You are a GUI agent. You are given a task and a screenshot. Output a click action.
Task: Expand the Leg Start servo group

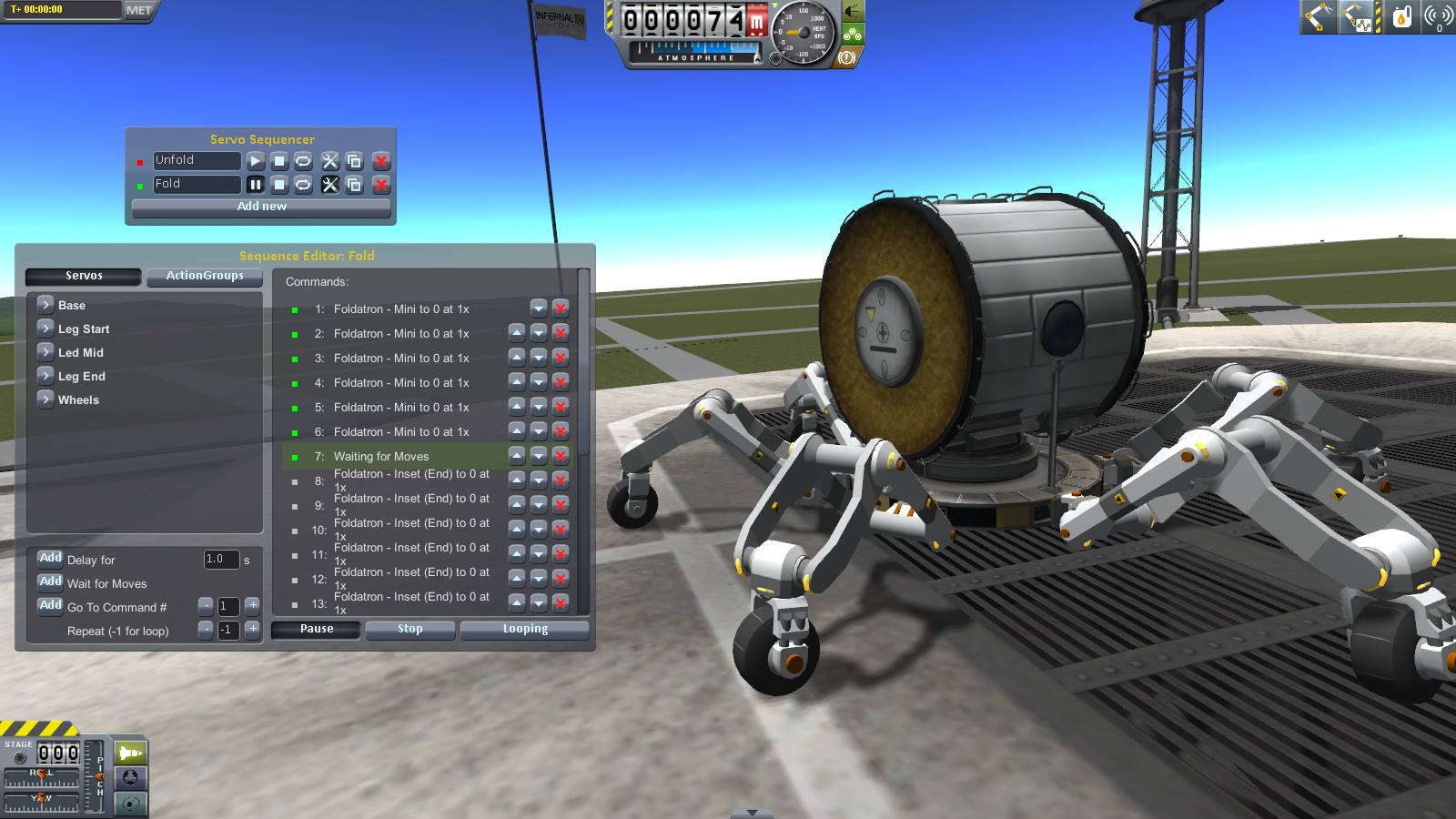[x=45, y=328]
